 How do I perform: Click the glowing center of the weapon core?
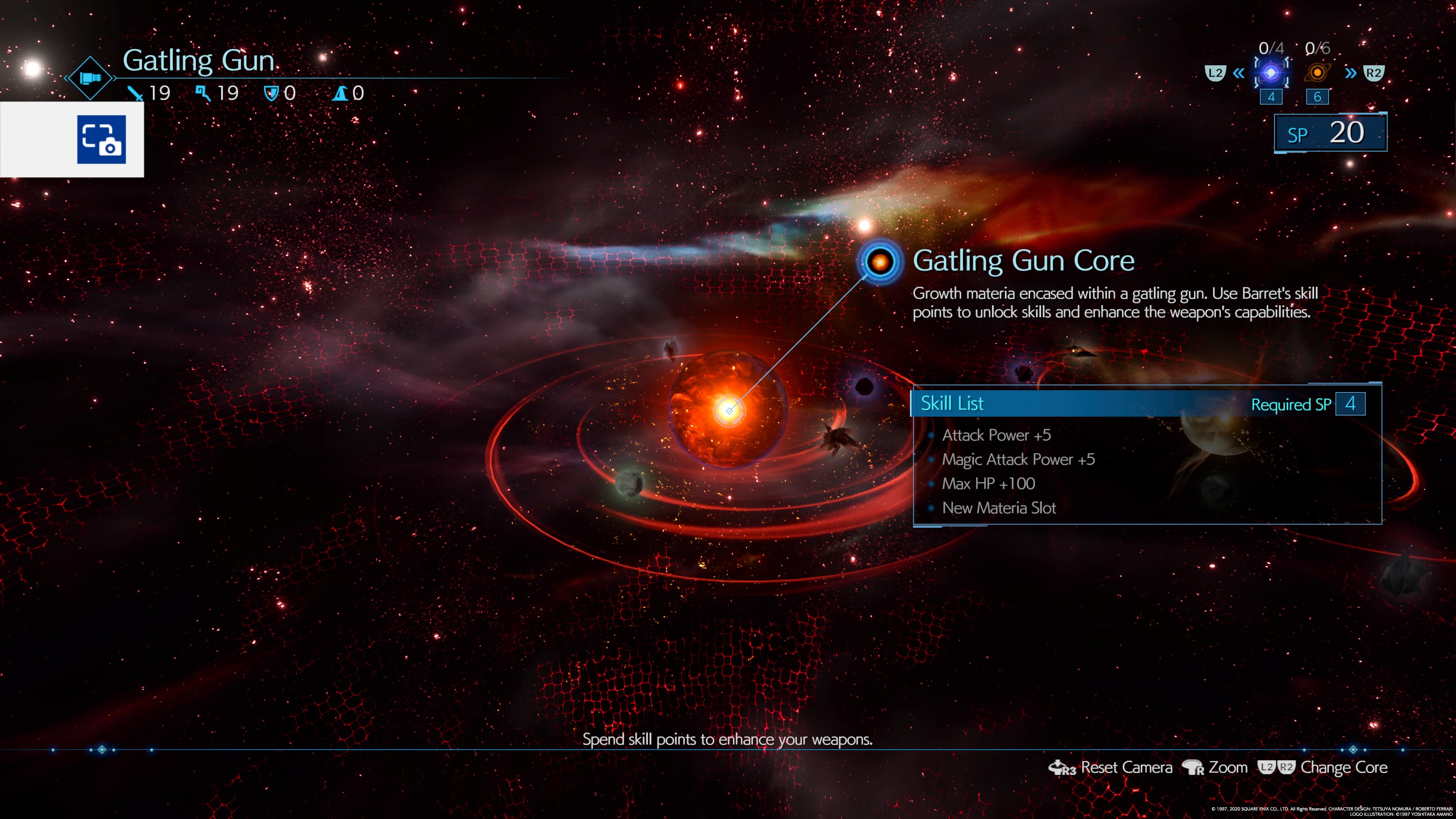[x=729, y=410]
